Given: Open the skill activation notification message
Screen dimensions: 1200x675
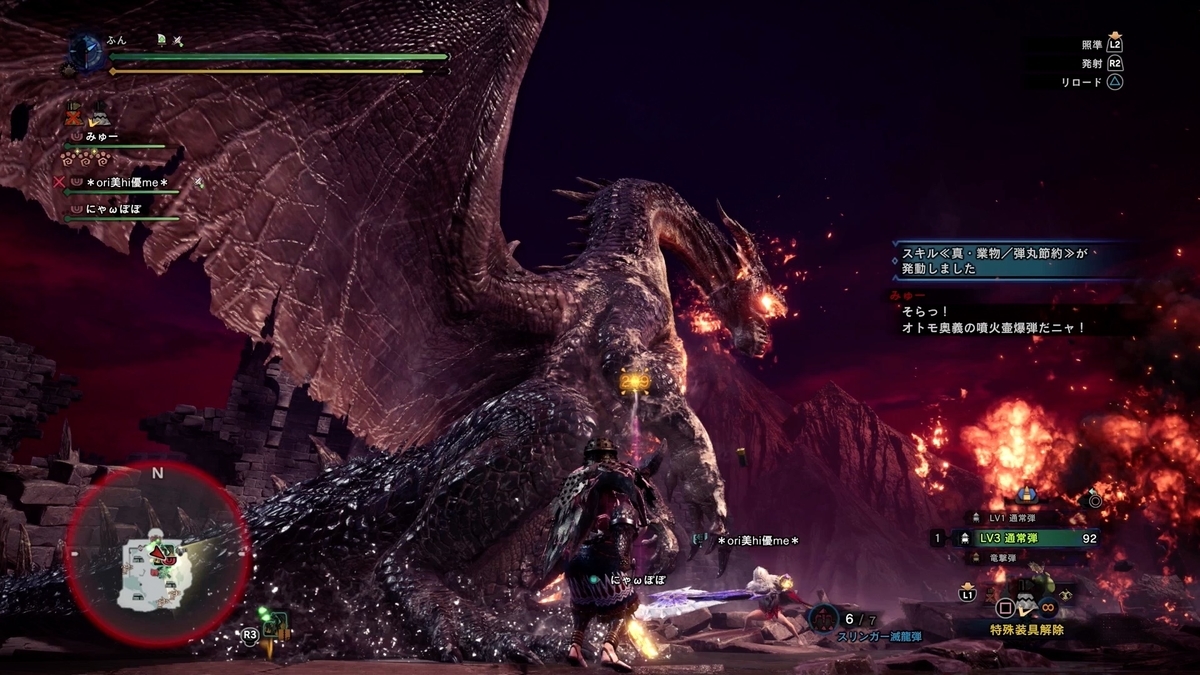Looking at the screenshot, I should tap(1010, 262).
